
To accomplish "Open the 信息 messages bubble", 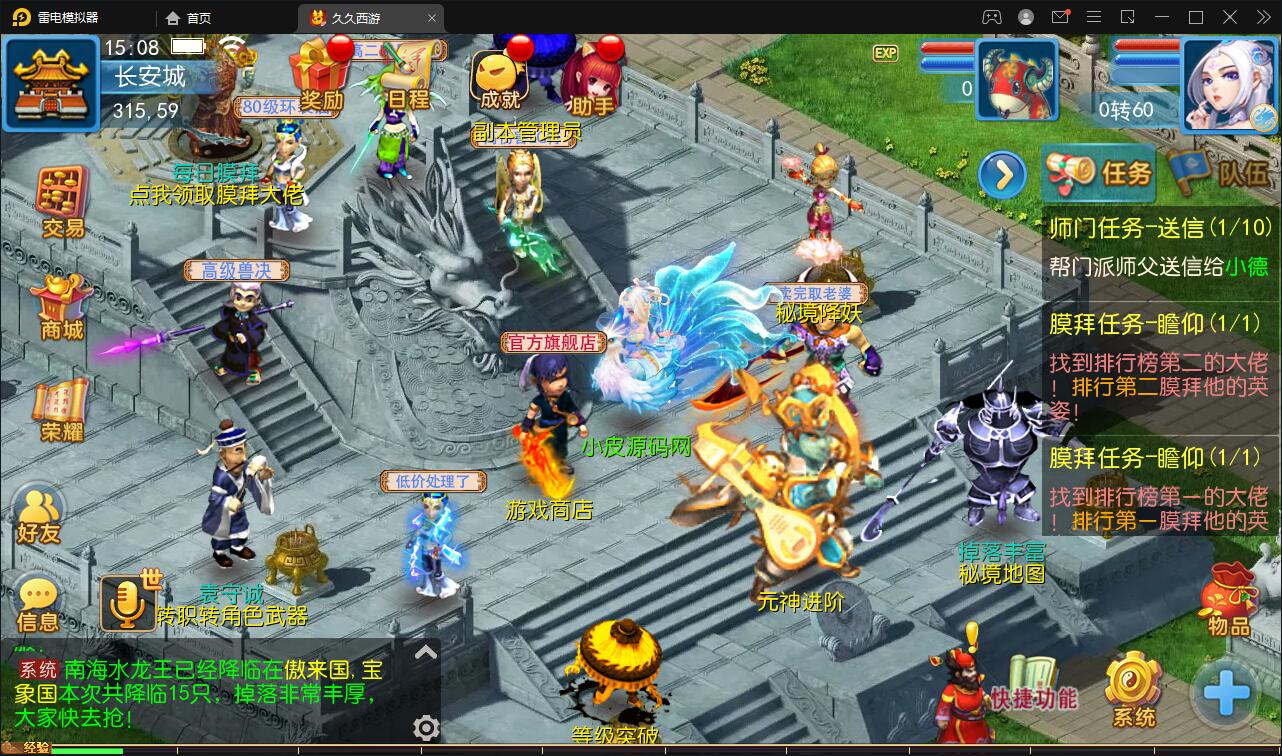I will point(39,603).
